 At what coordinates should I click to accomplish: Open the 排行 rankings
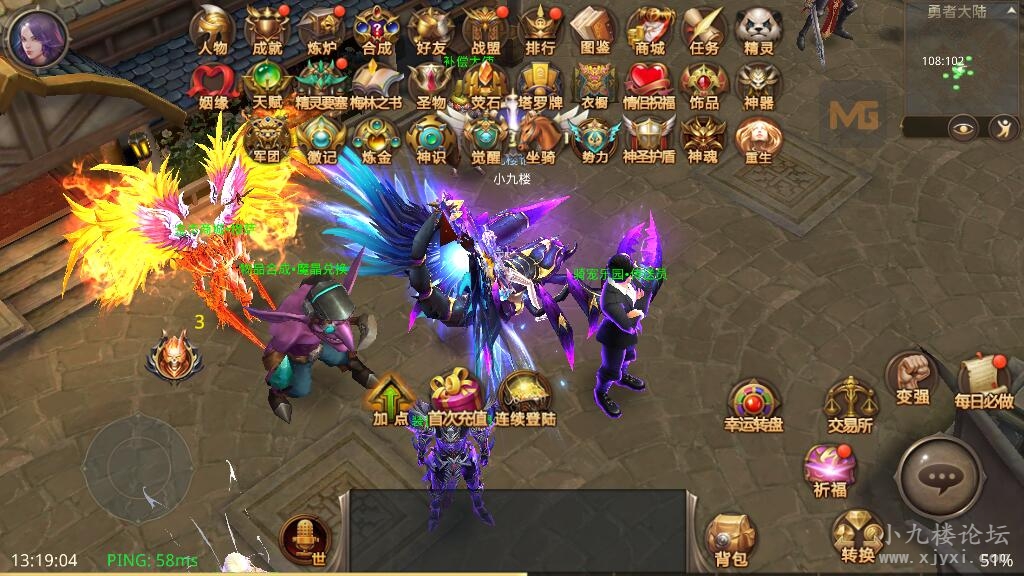(540, 28)
